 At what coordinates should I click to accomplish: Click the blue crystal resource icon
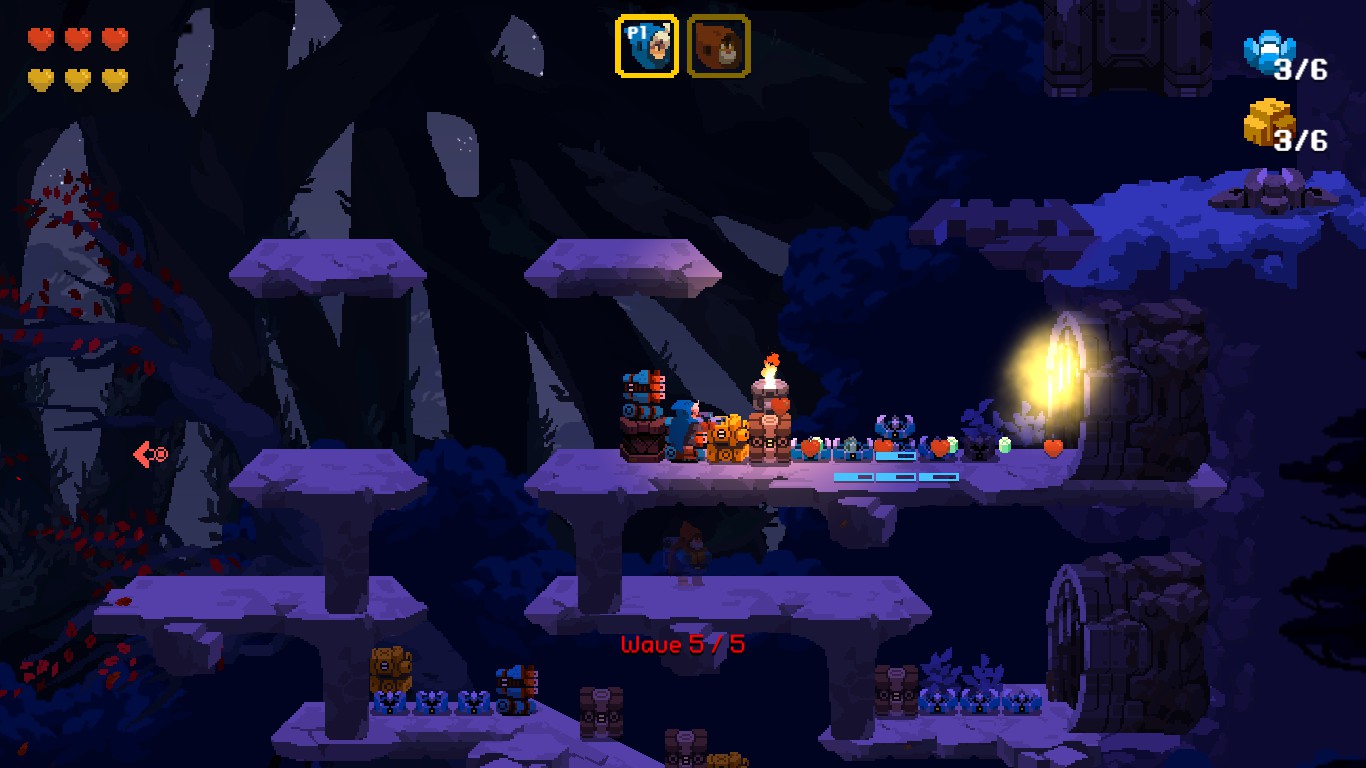[x=1267, y=51]
